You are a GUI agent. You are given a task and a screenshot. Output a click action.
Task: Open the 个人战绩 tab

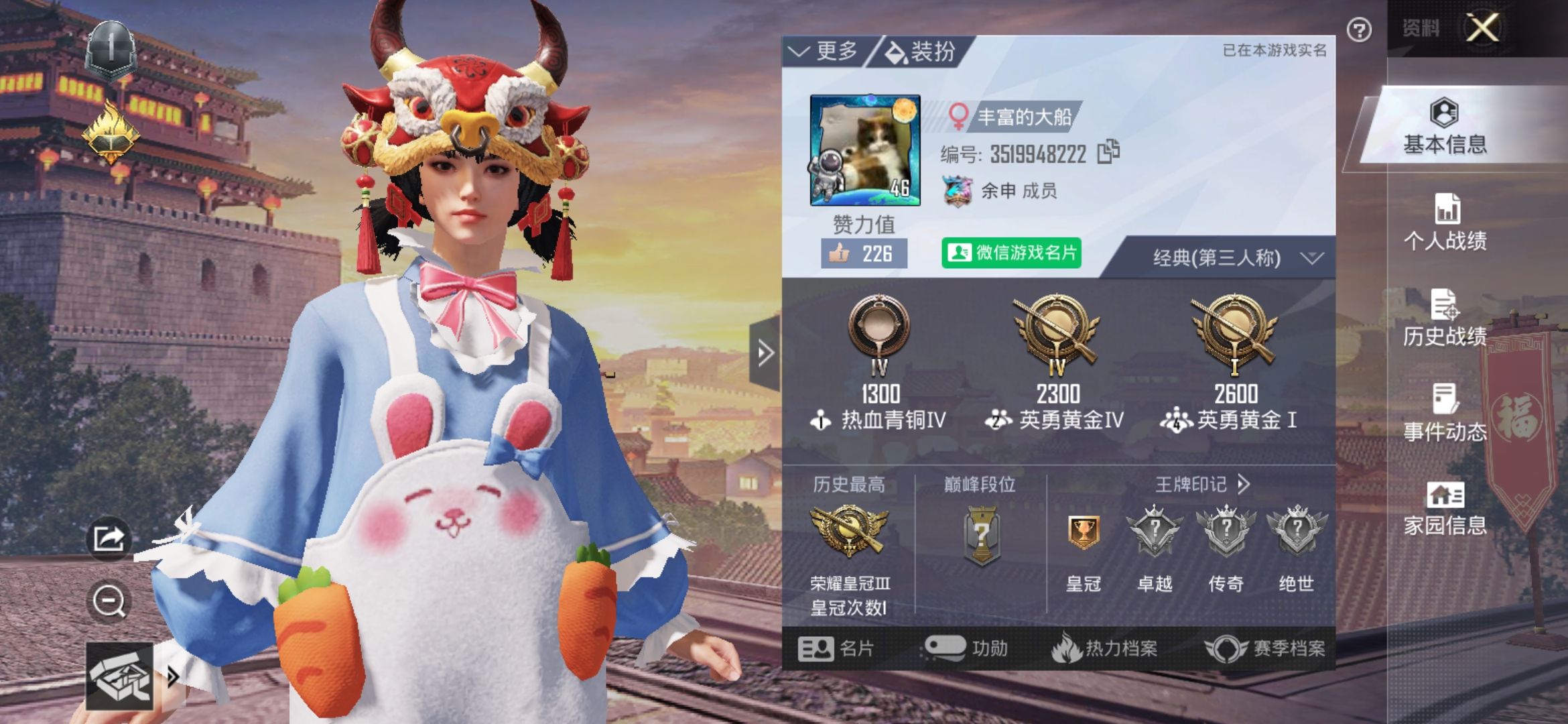click(x=1445, y=223)
